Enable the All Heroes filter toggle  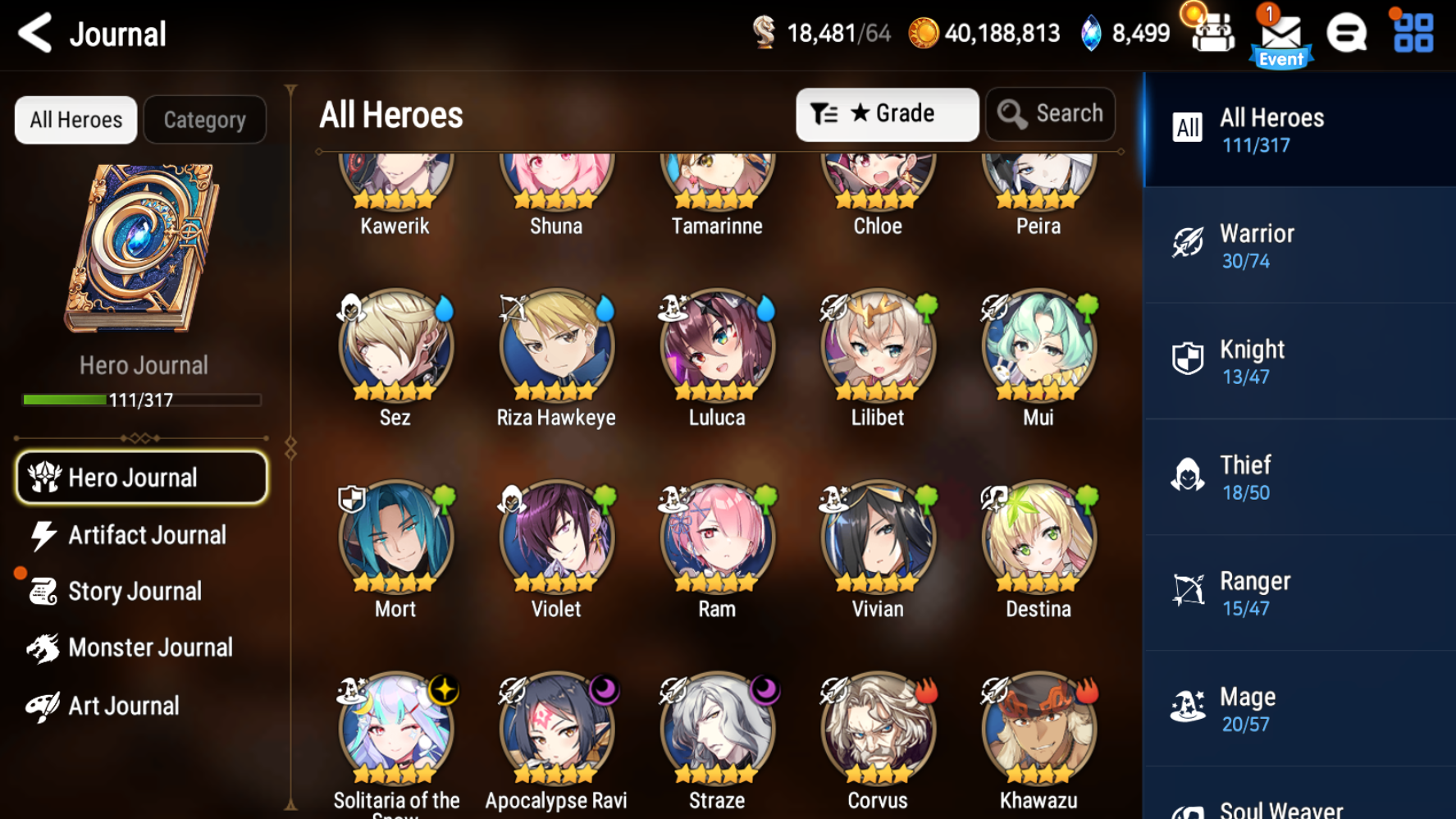75,119
